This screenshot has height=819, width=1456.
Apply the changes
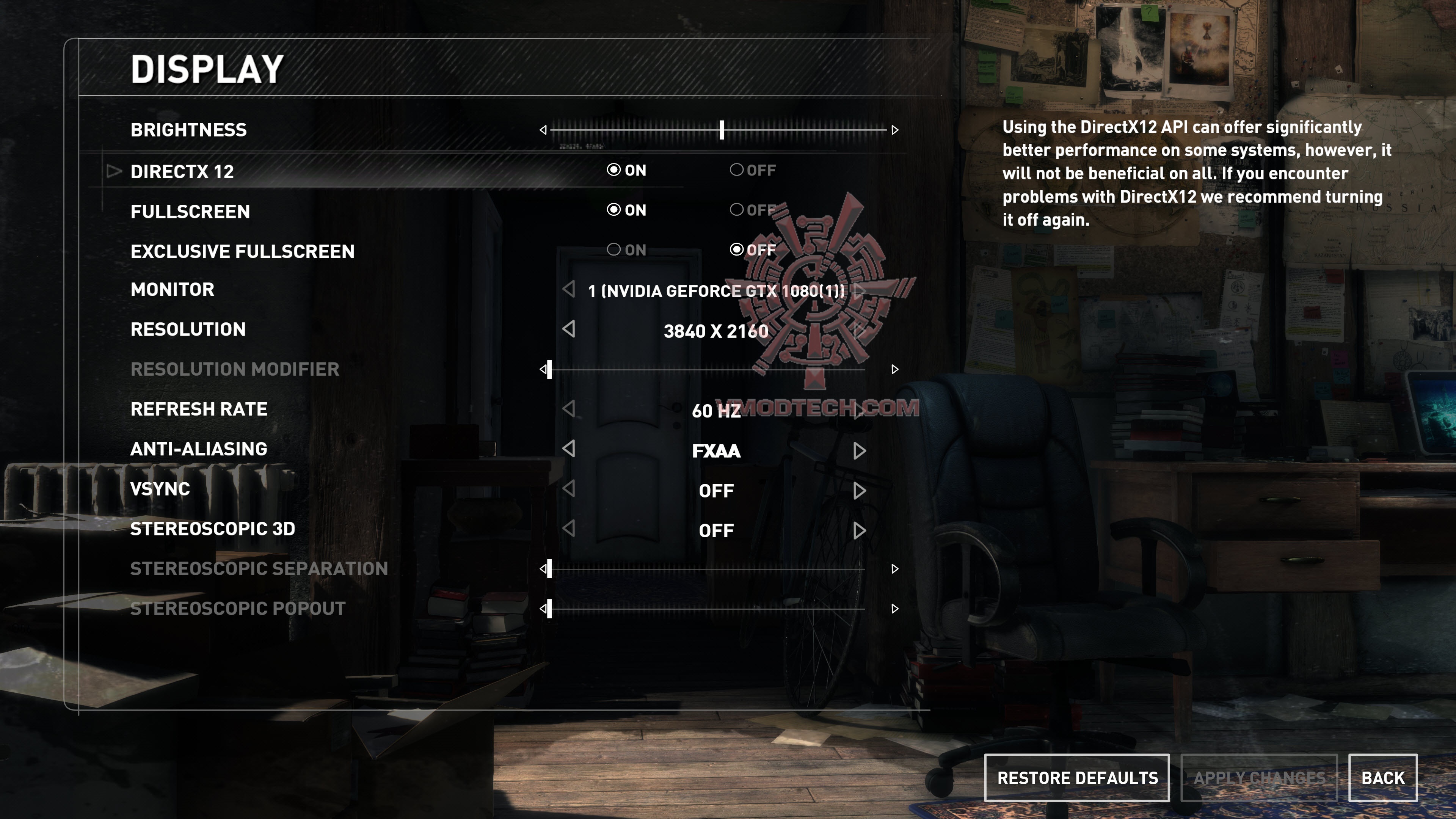coord(1259,778)
